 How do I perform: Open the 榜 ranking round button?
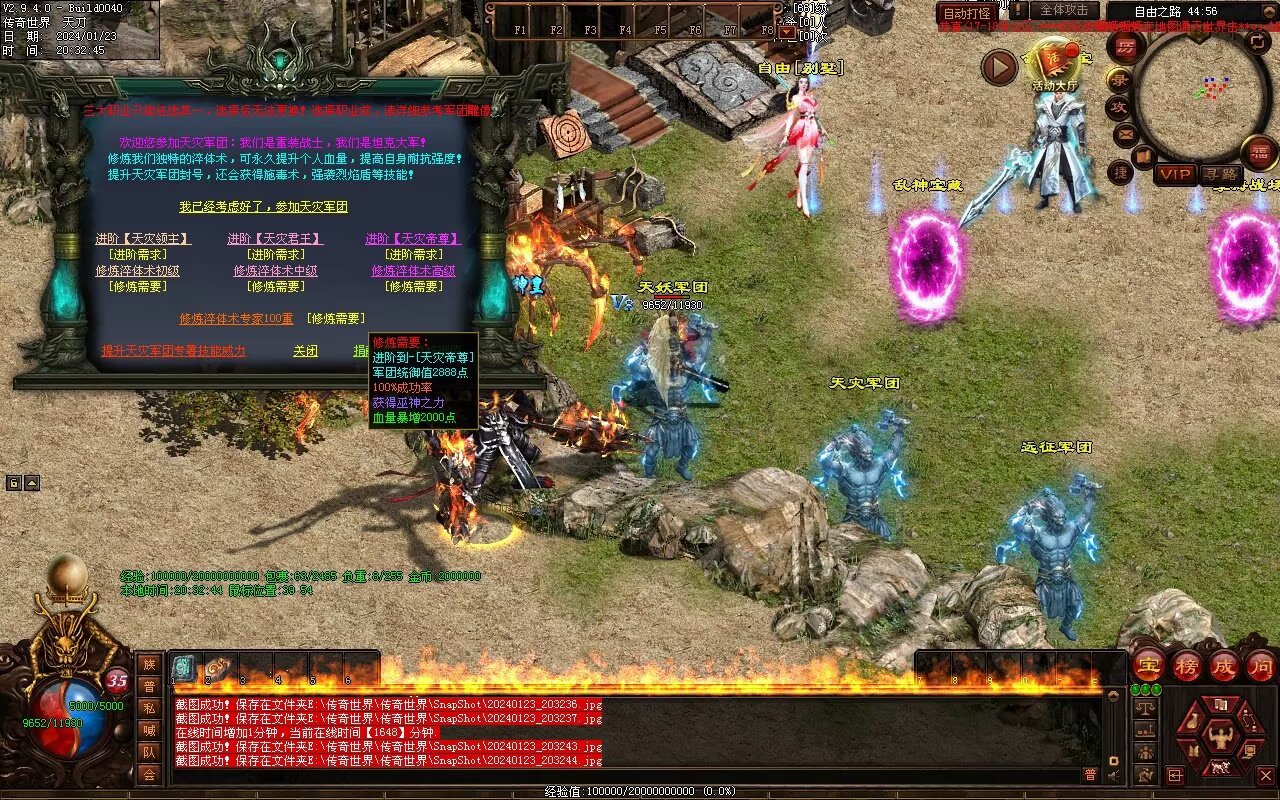point(1187,665)
